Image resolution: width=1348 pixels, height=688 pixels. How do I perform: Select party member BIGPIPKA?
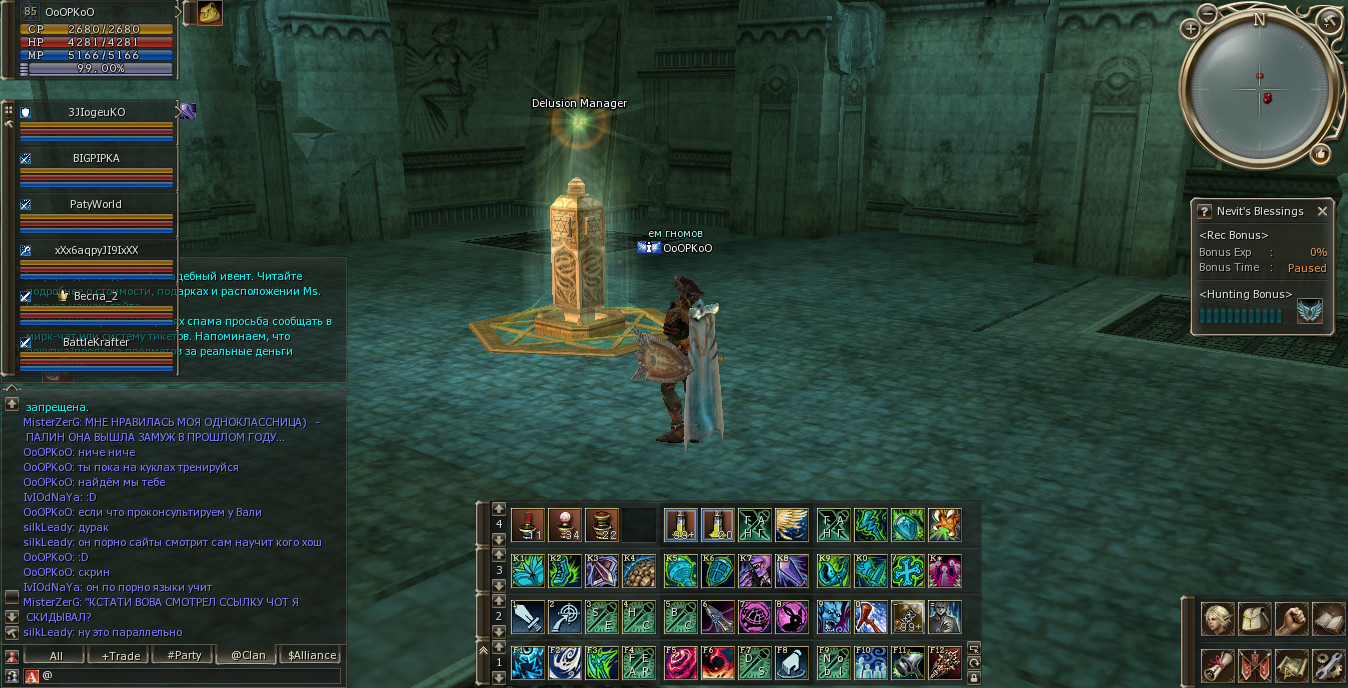click(96, 158)
